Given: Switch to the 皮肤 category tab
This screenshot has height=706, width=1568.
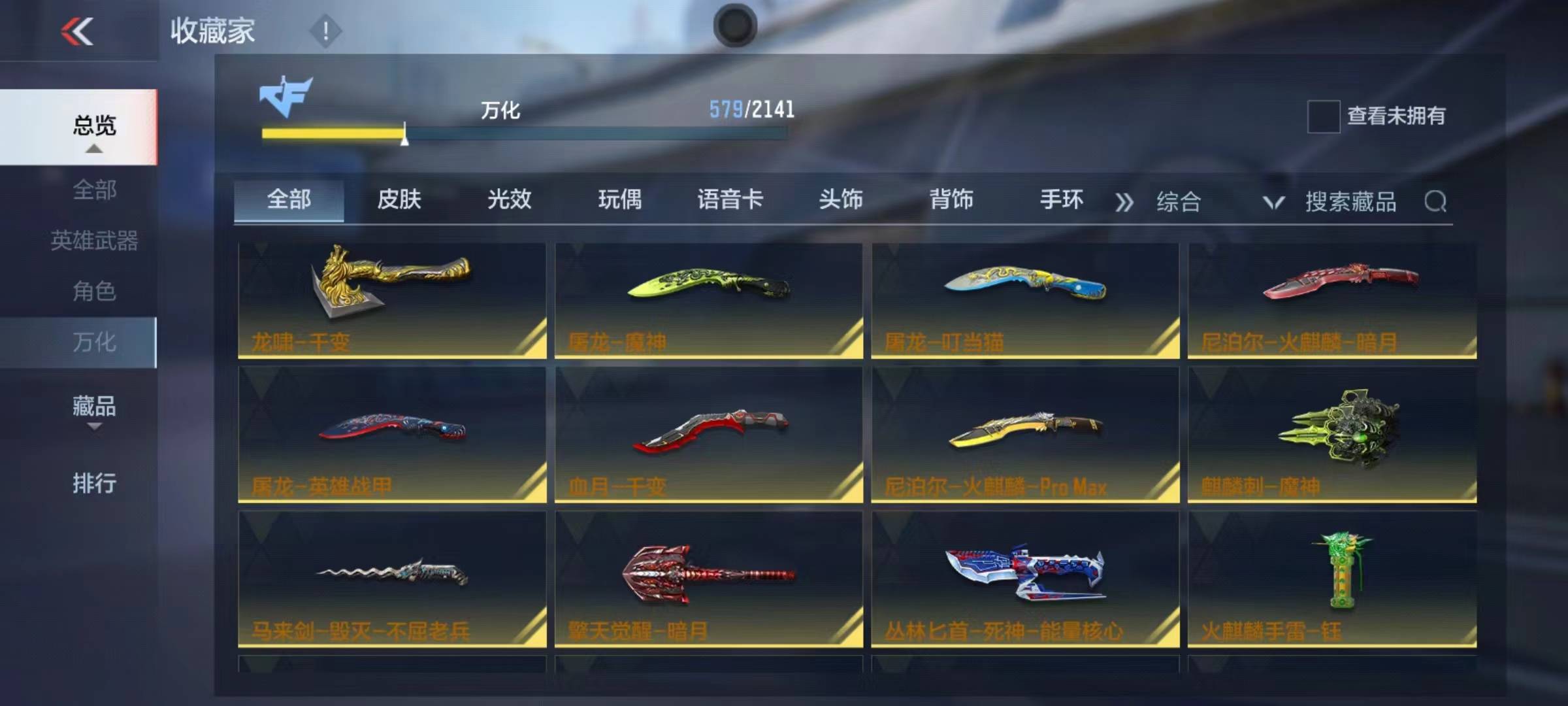Looking at the screenshot, I should pos(400,201).
